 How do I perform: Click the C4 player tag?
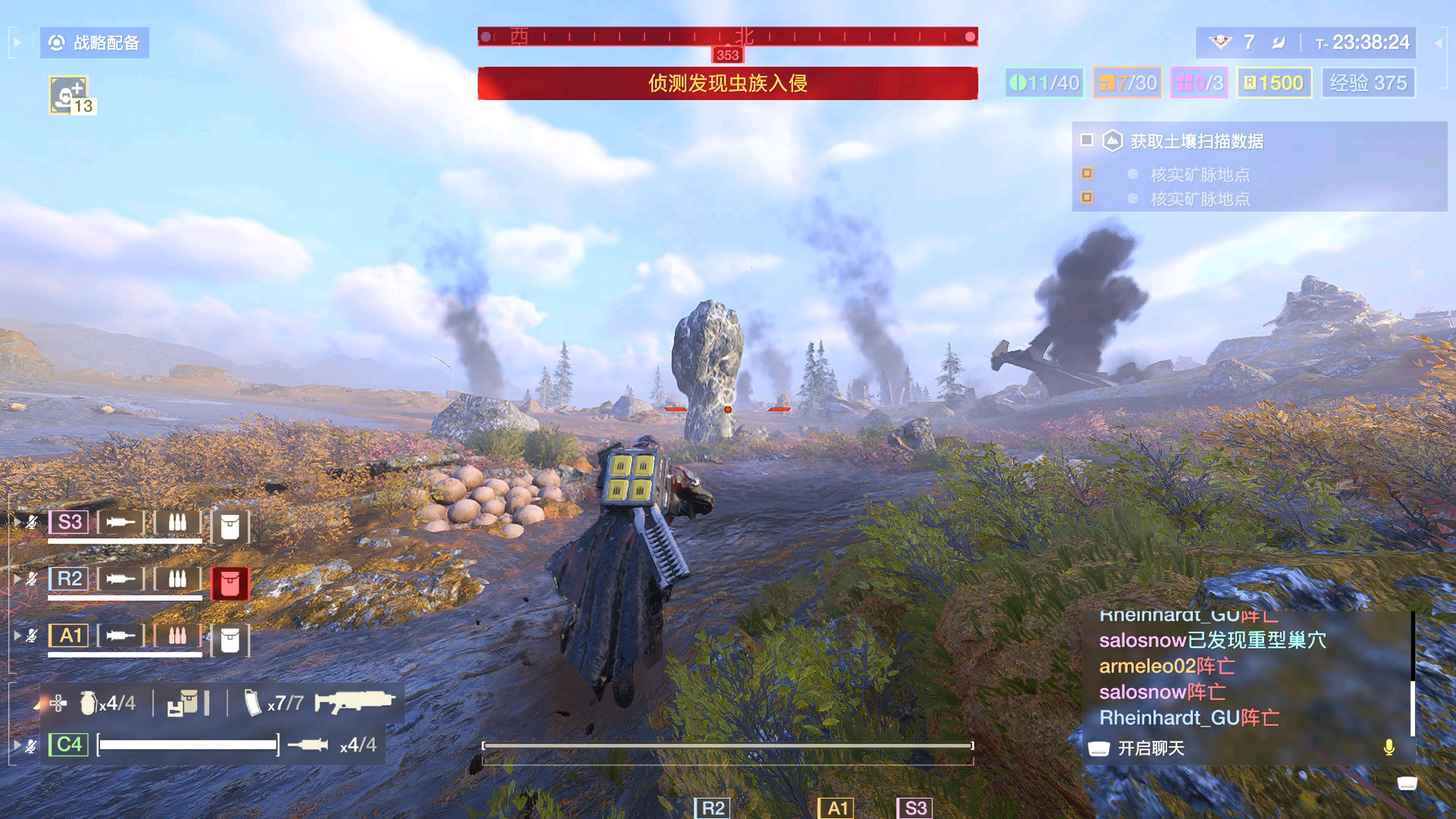[x=68, y=744]
